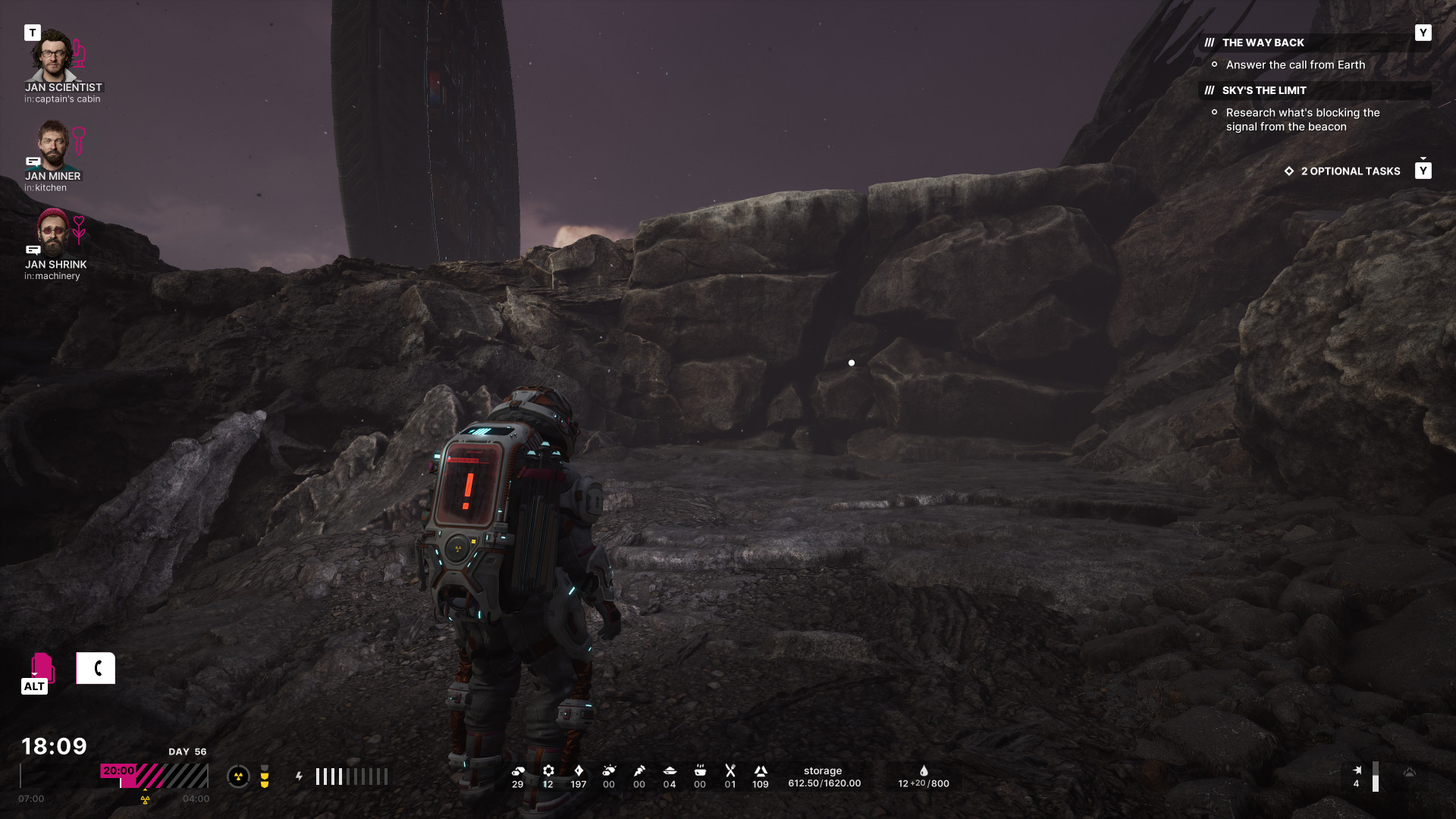Viewport: 1456px width, 819px height.
Task: Click the radiation indicator icon
Action: point(238,777)
